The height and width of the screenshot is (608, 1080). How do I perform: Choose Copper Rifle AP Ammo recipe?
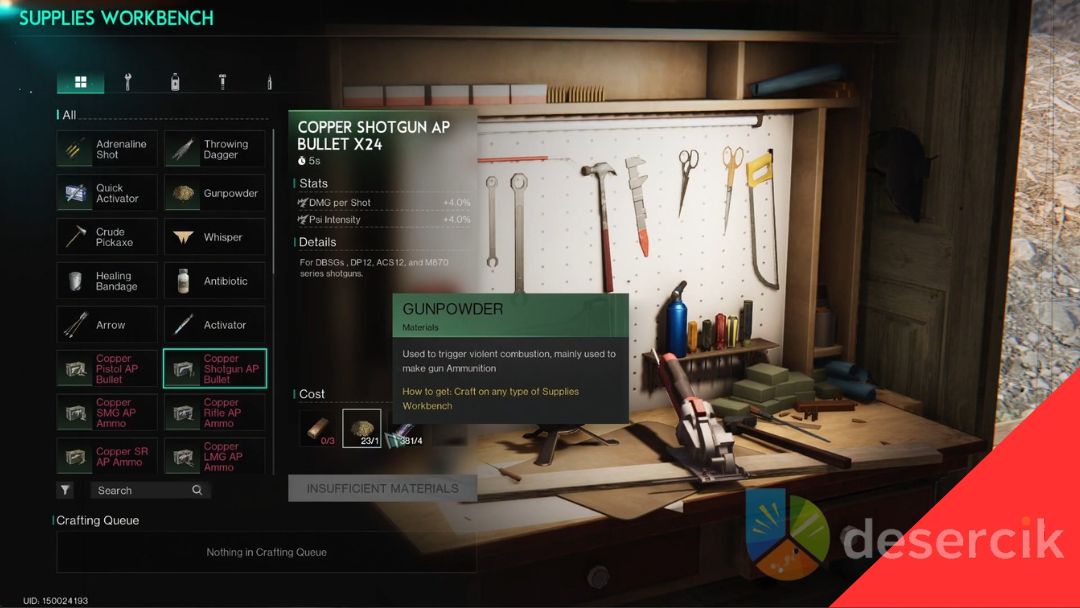click(x=215, y=412)
